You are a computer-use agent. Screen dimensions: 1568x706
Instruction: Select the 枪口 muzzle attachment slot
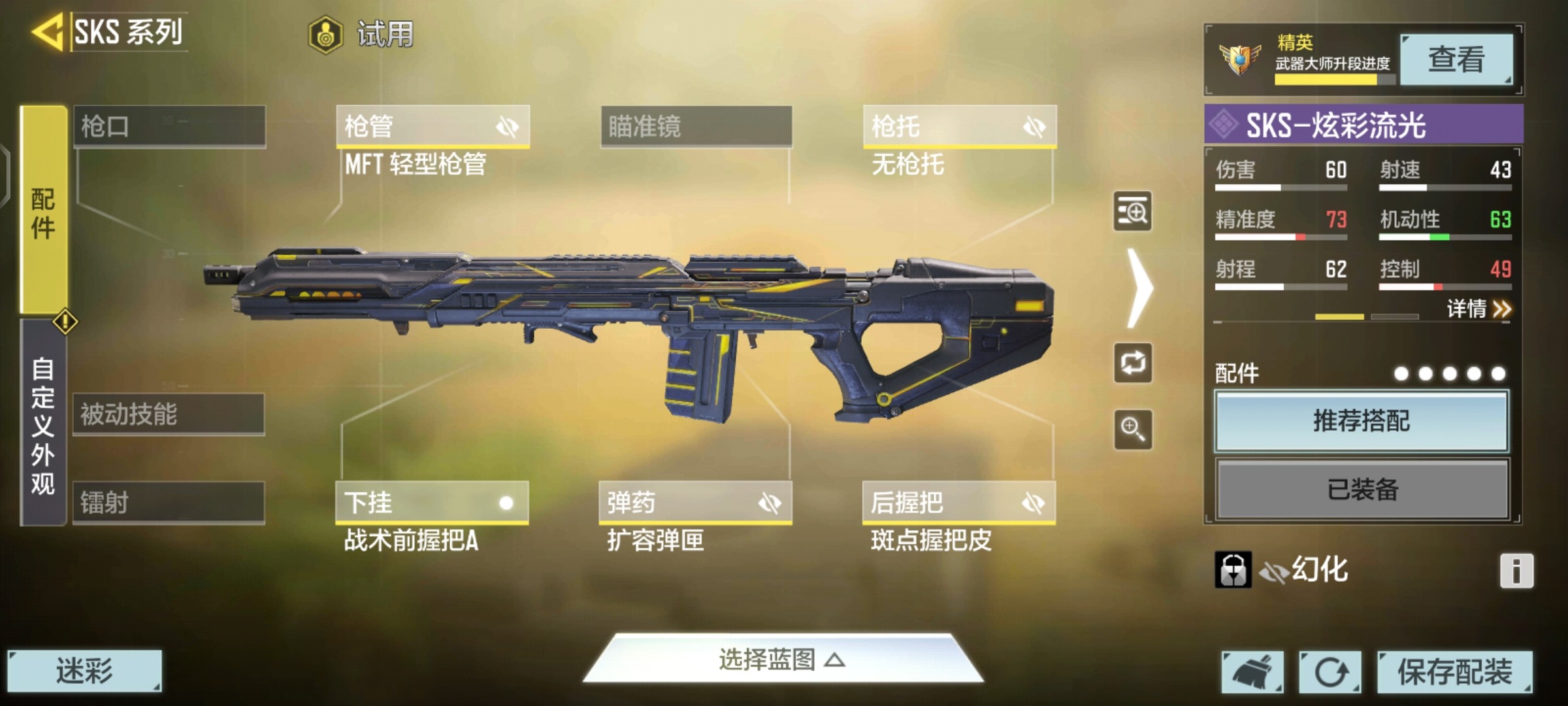[x=169, y=126]
